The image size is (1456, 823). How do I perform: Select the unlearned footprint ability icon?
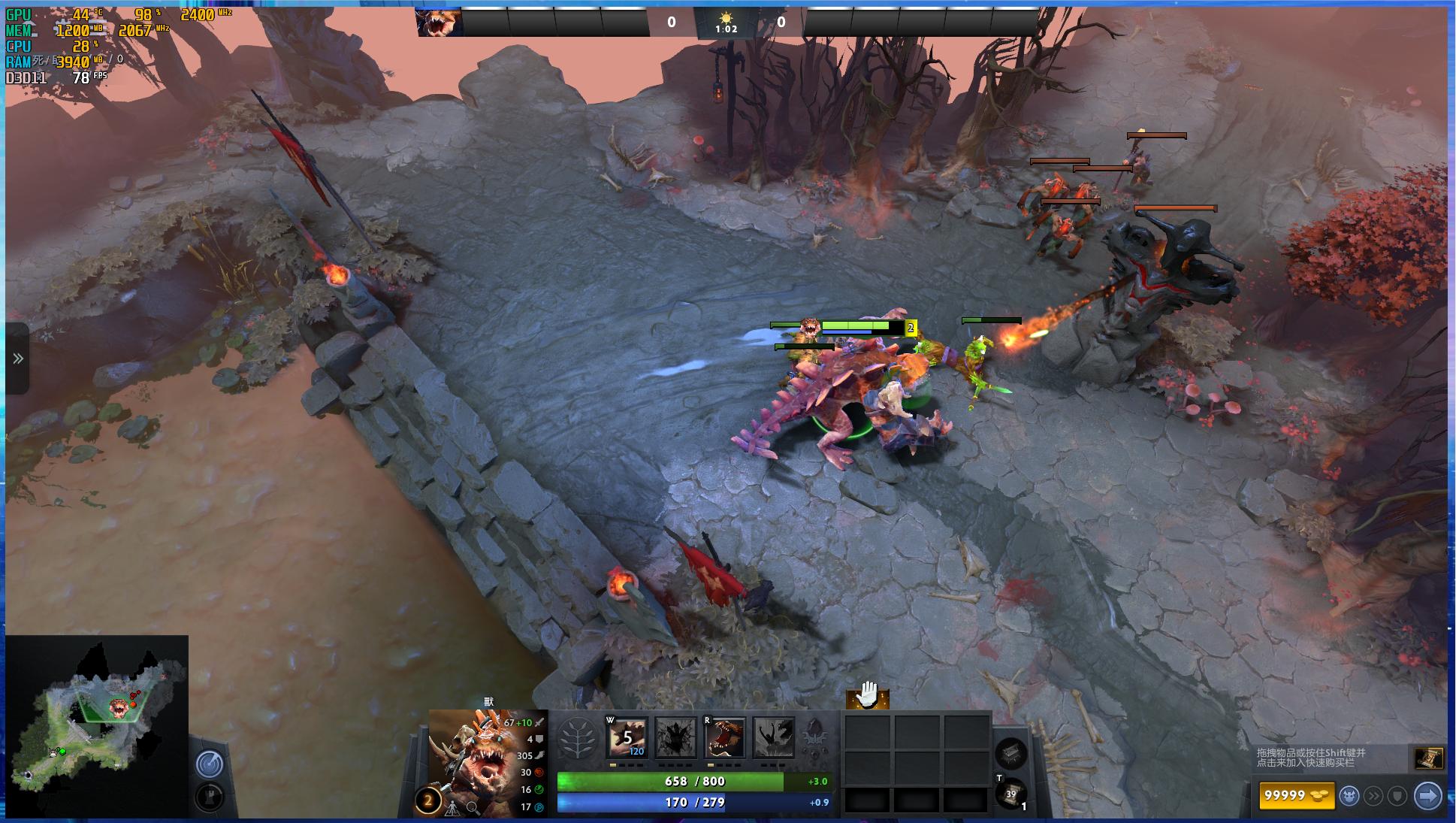(675, 738)
